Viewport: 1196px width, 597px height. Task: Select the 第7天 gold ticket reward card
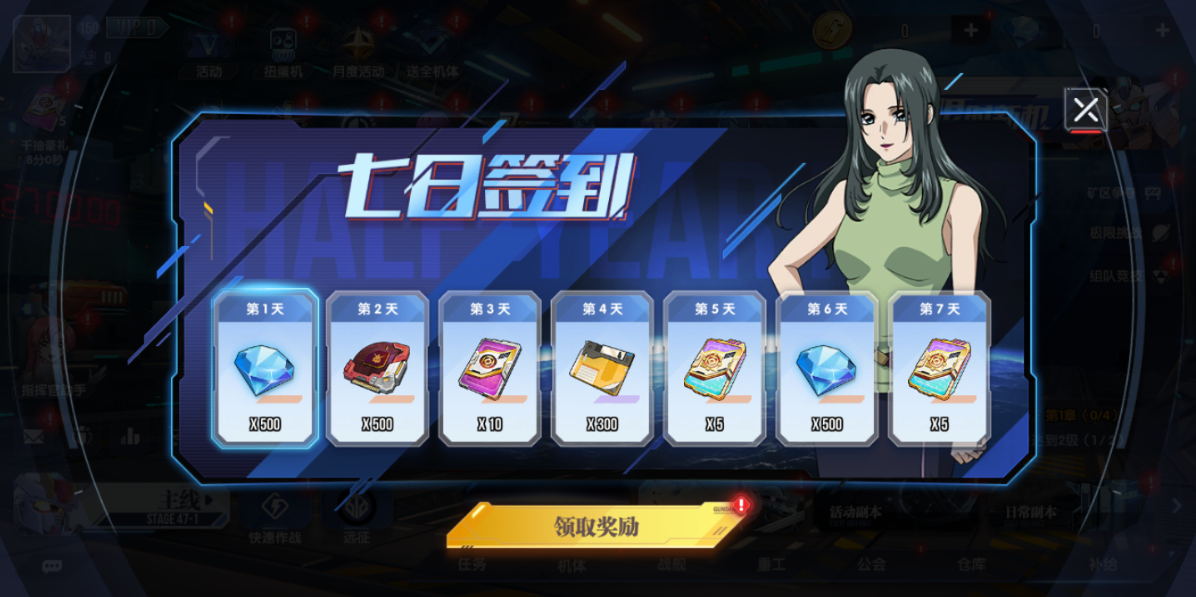coord(939,369)
